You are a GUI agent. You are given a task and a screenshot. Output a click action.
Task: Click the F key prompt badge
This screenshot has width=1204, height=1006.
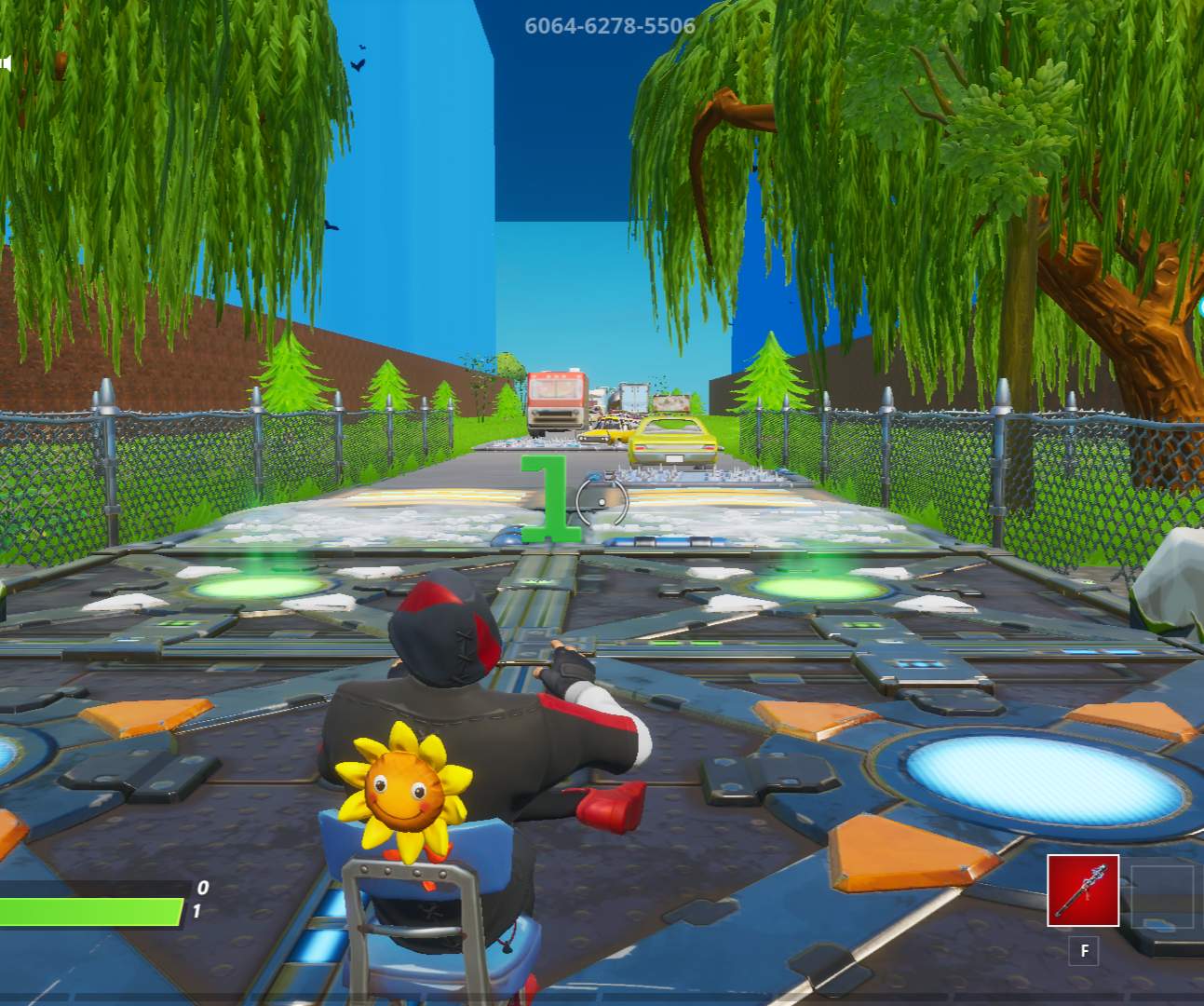(x=1085, y=952)
